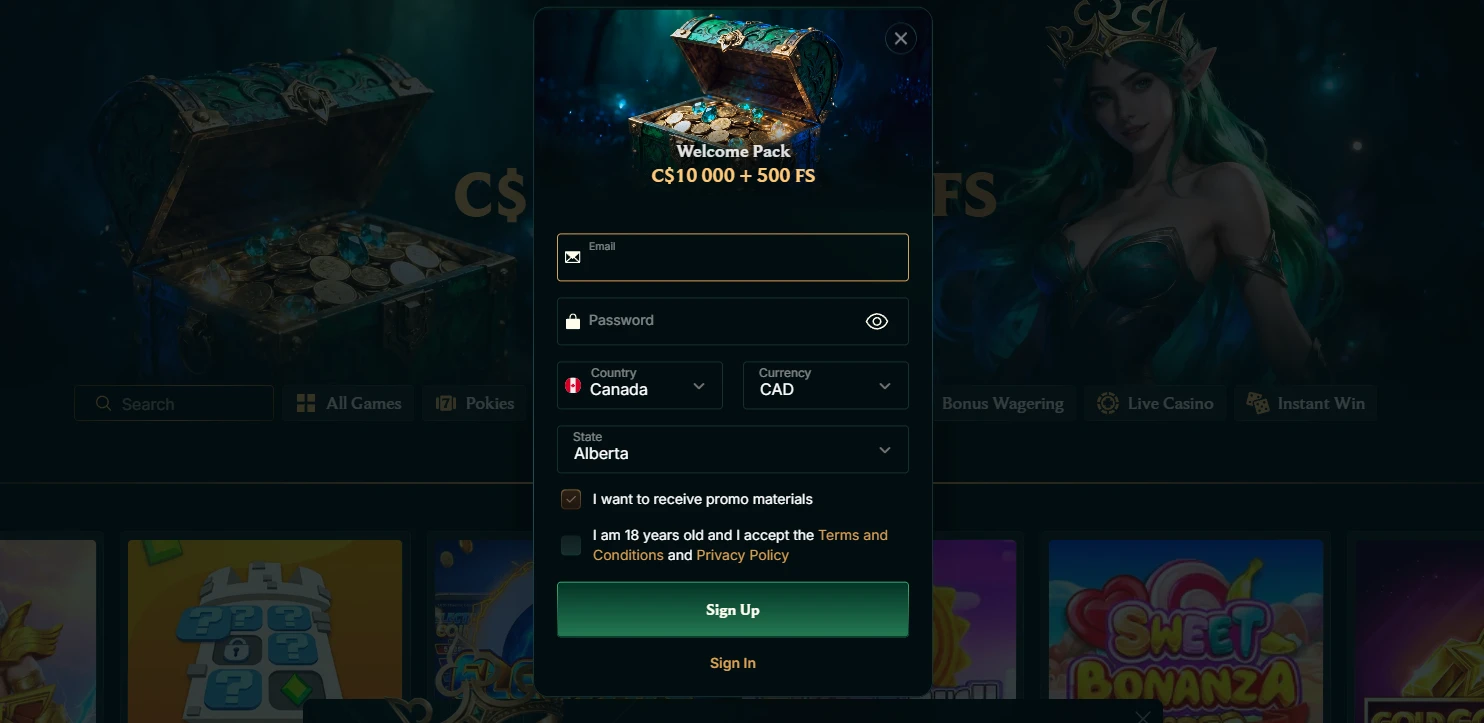Untick the promo materials checkbox

pos(571,499)
